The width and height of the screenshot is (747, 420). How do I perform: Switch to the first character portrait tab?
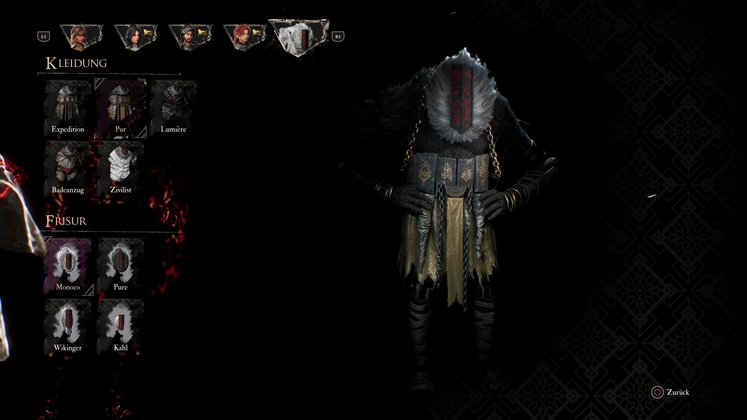(77, 38)
